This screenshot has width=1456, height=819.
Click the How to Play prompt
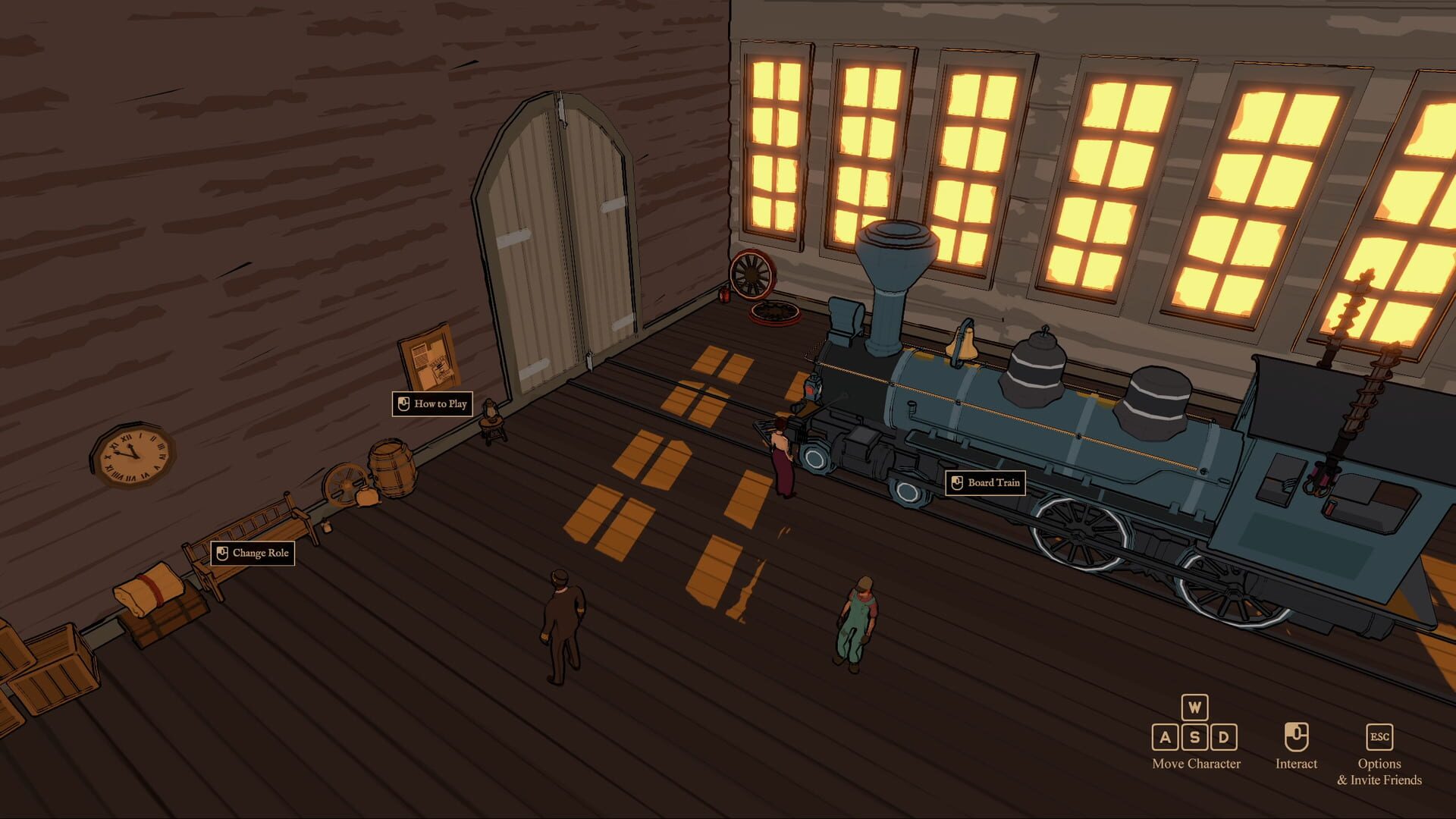coord(433,403)
